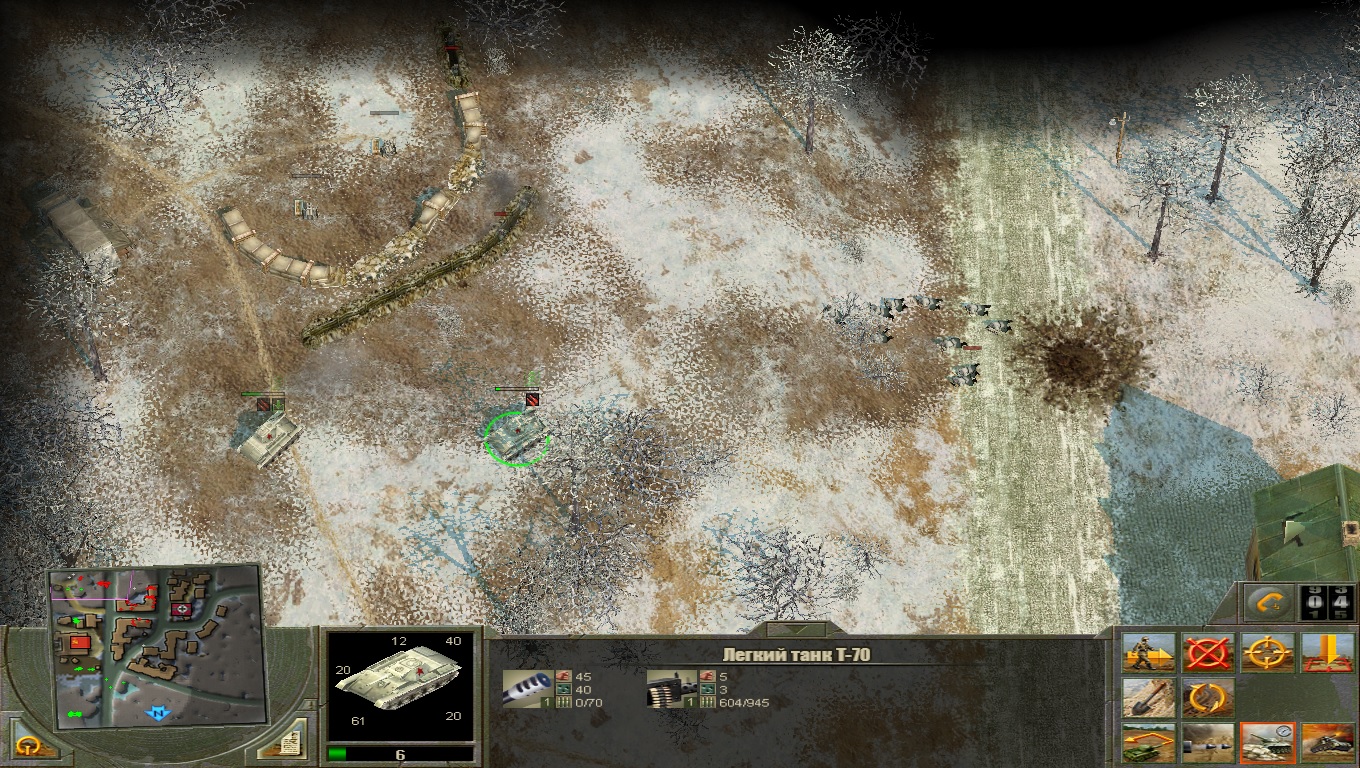Select the T-70 tank with green selection circle

[x=517, y=436]
